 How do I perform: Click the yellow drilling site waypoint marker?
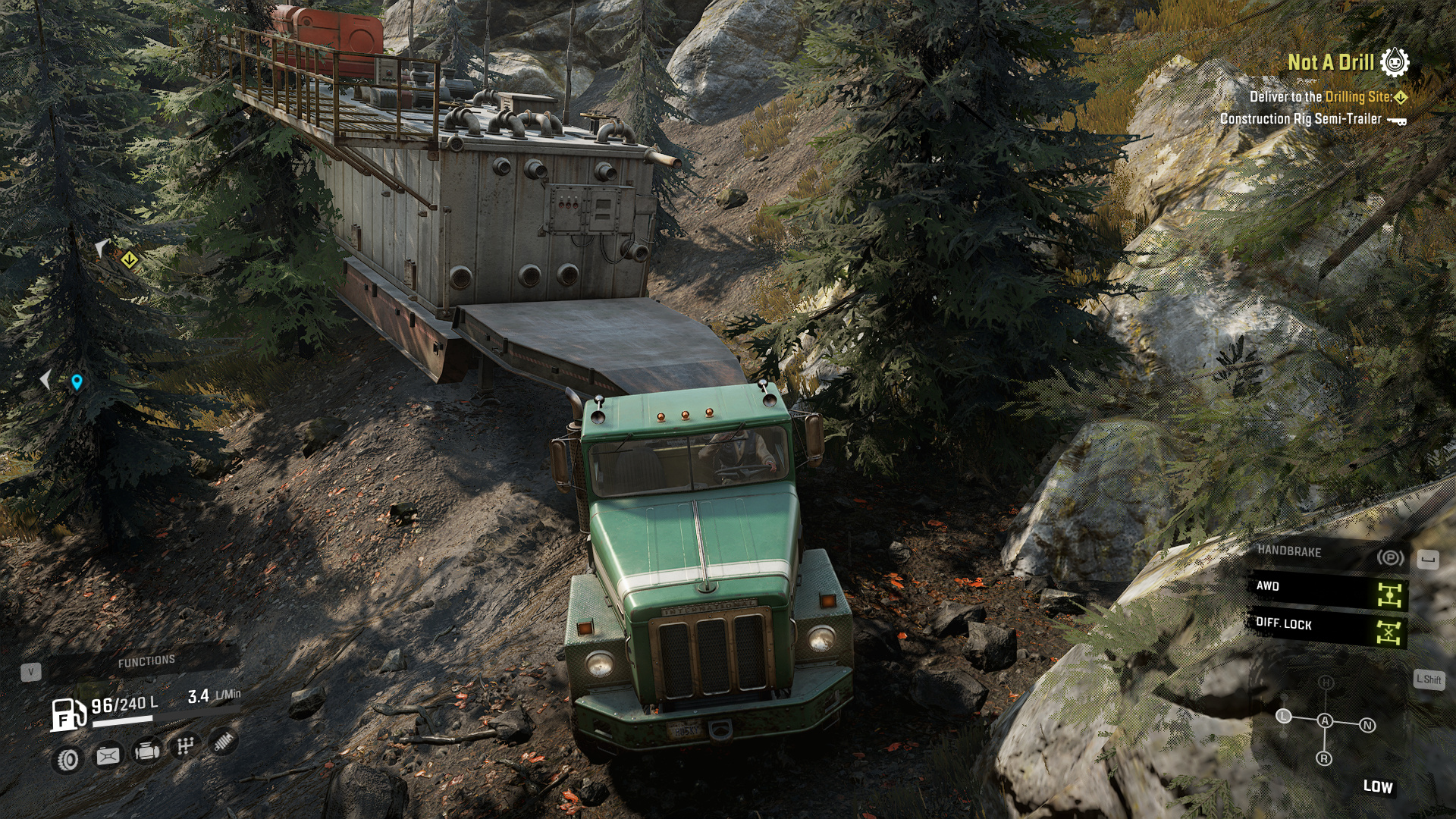click(x=130, y=260)
